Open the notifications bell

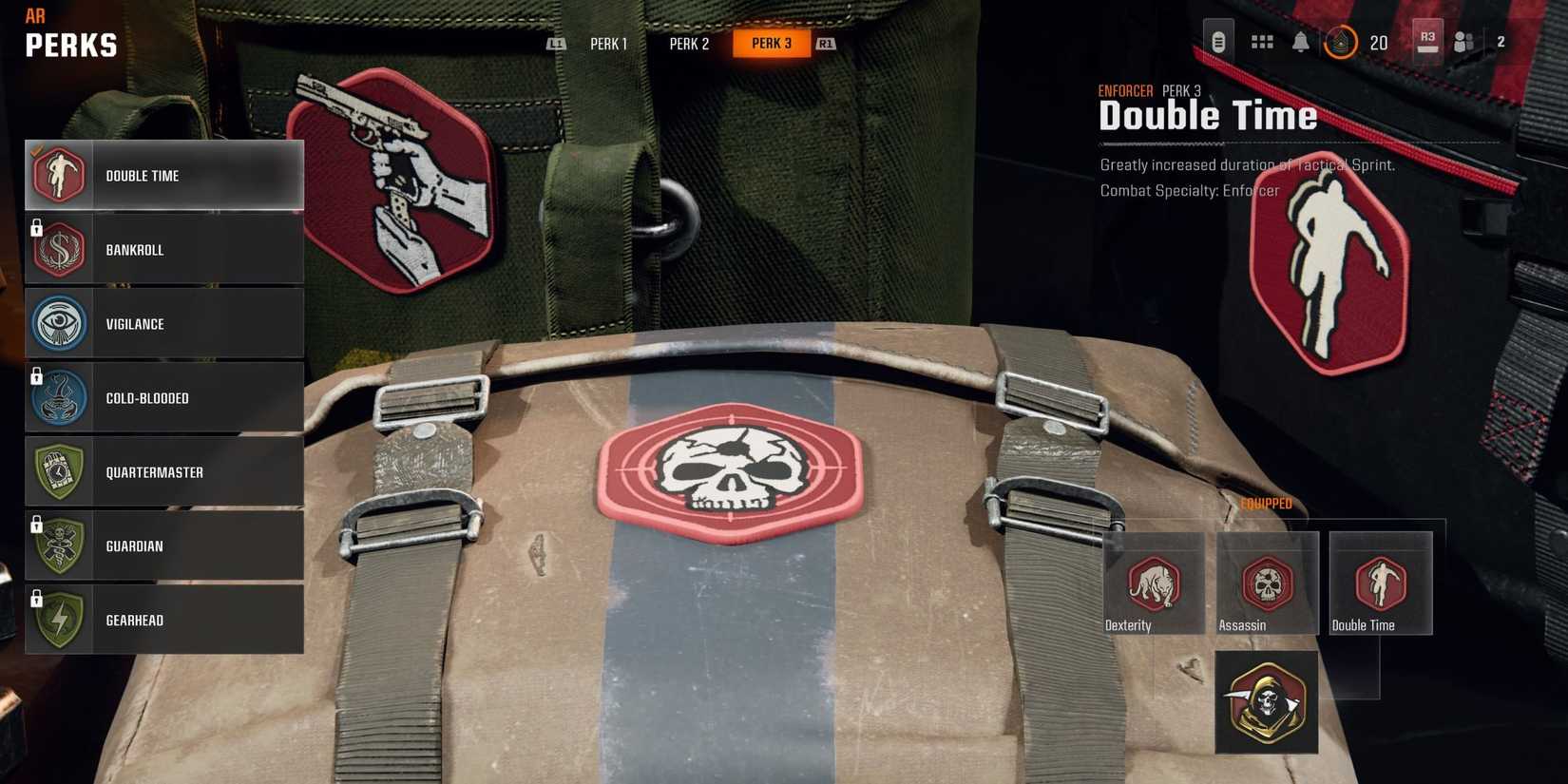(x=1300, y=42)
